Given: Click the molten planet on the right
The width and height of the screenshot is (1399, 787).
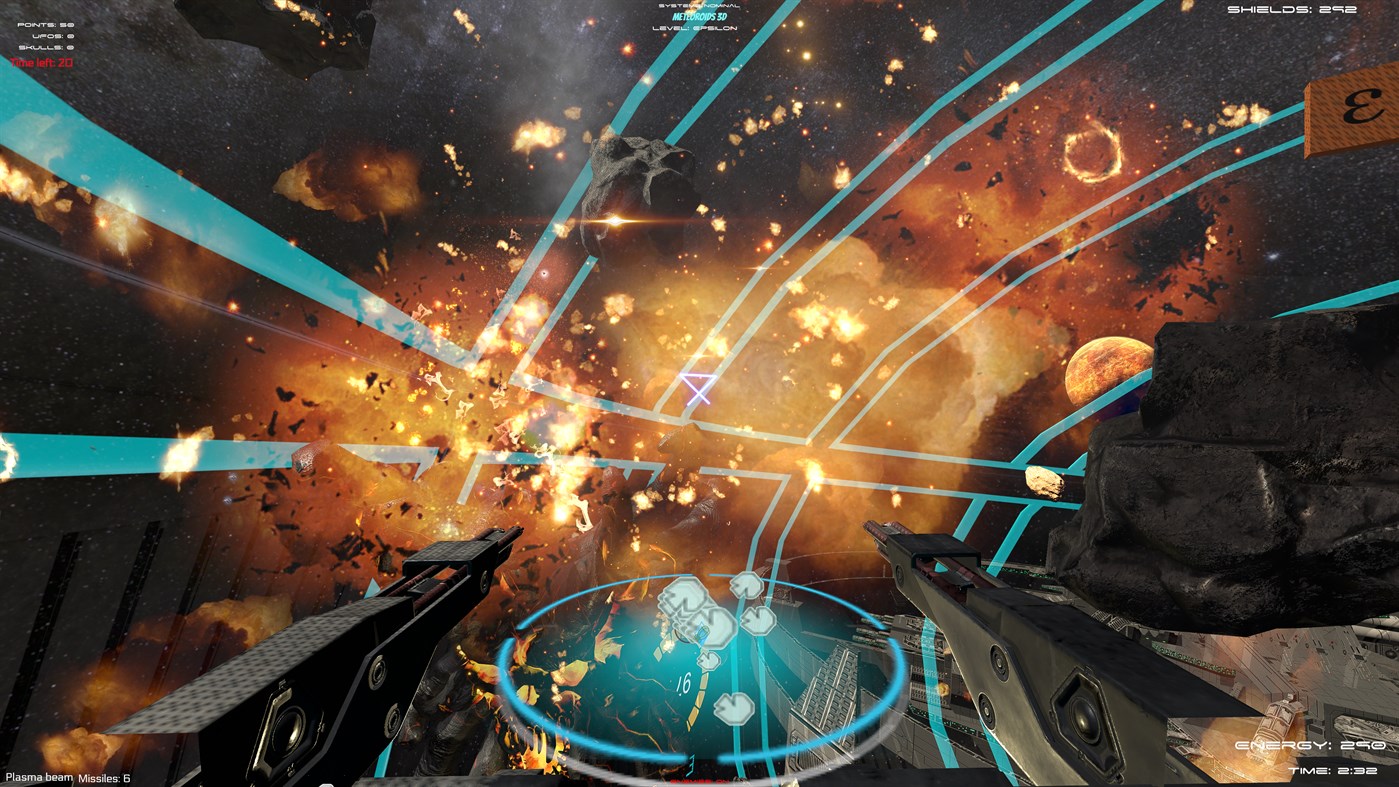Looking at the screenshot, I should click(x=1105, y=370).
